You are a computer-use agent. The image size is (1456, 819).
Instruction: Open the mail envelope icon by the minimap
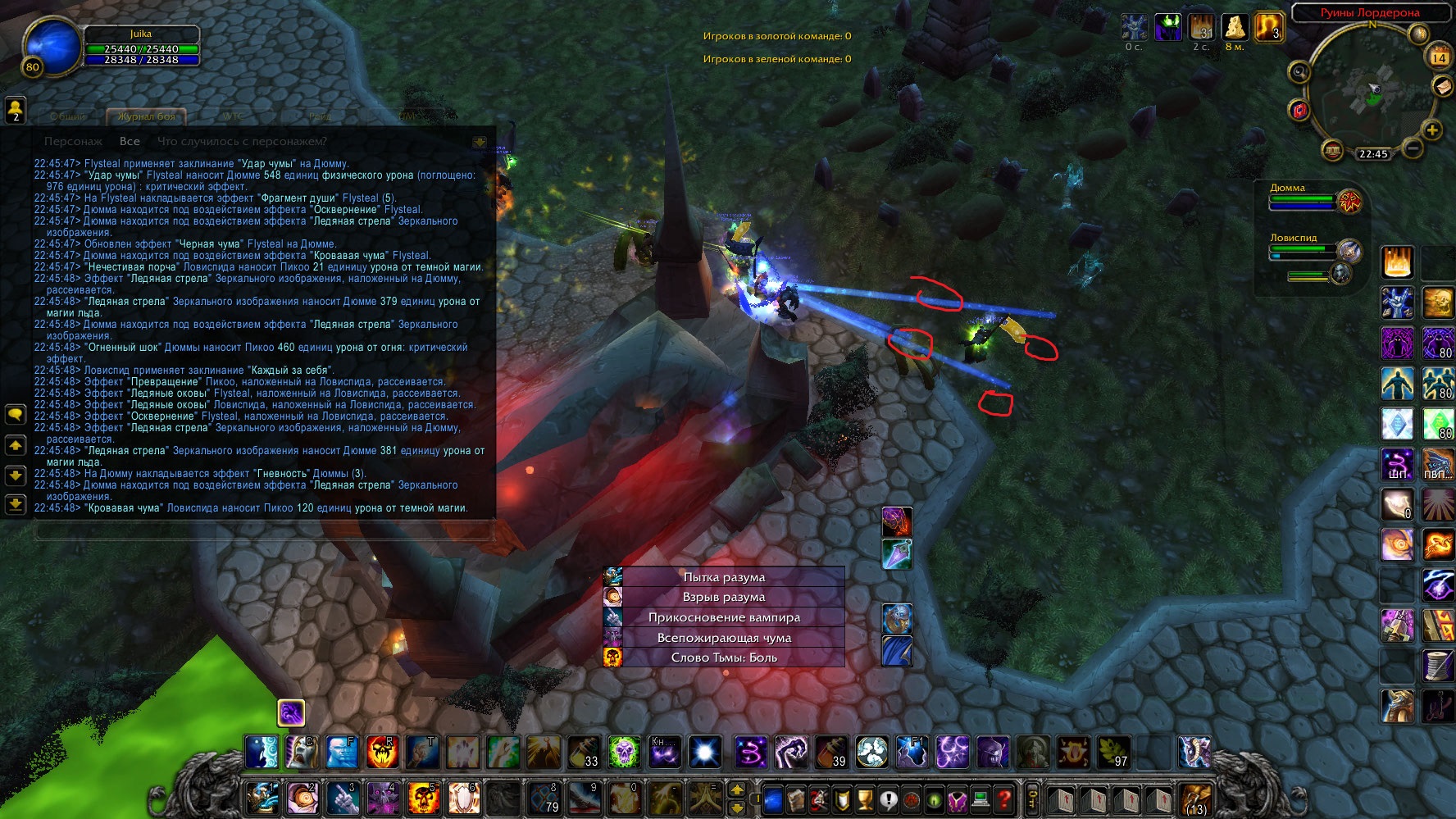[x=1442, y=86]
